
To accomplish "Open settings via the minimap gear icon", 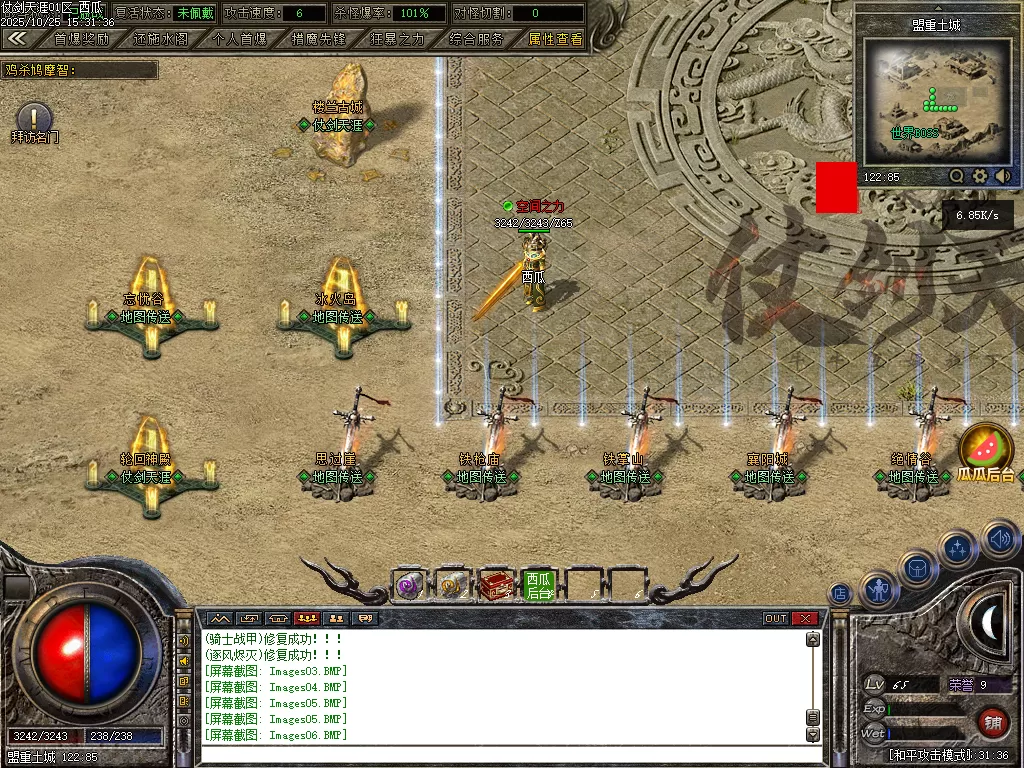I will (980, 176).
